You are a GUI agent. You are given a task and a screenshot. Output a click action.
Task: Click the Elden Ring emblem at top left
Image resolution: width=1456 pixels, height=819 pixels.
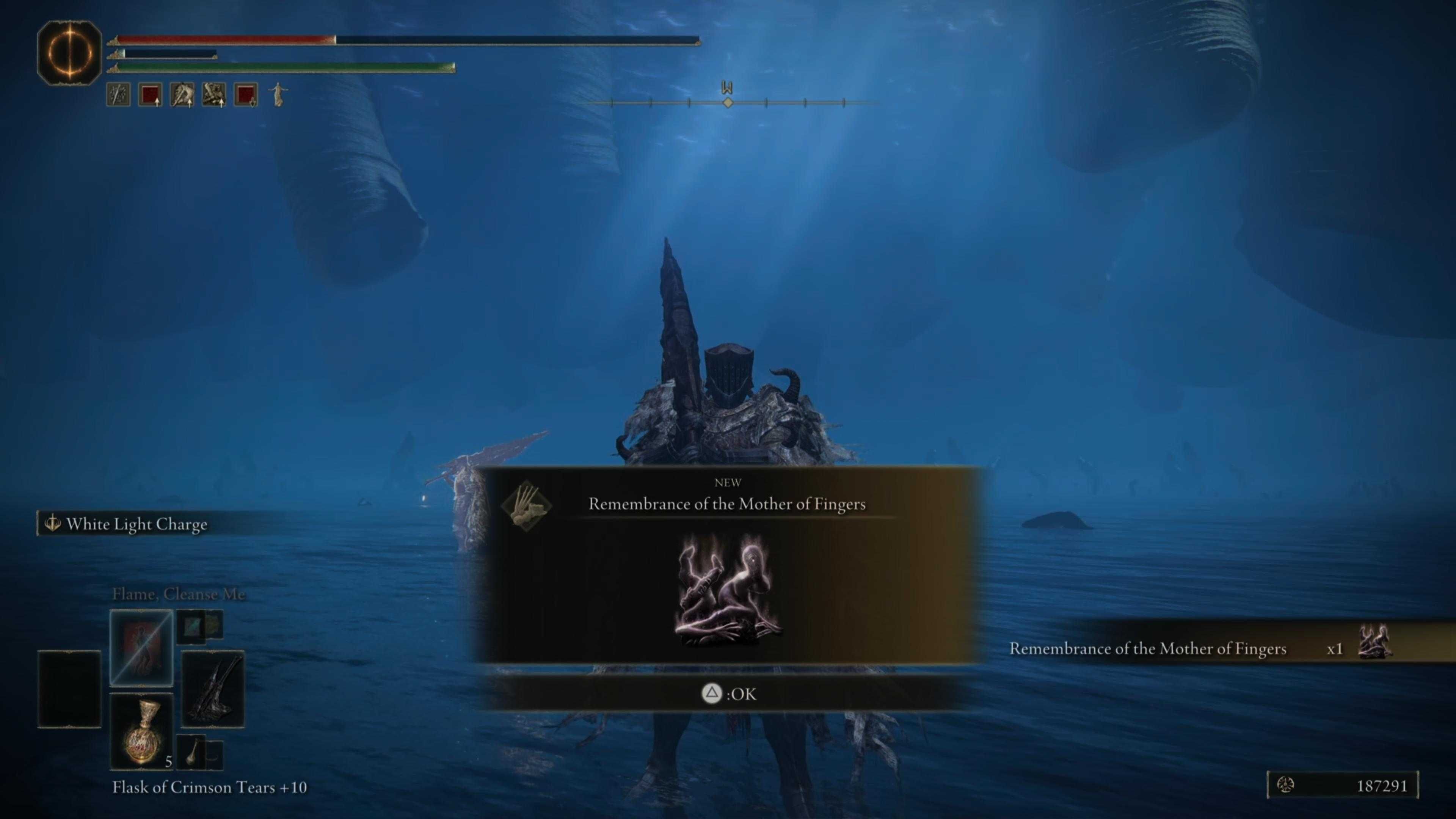pos(70,52)
